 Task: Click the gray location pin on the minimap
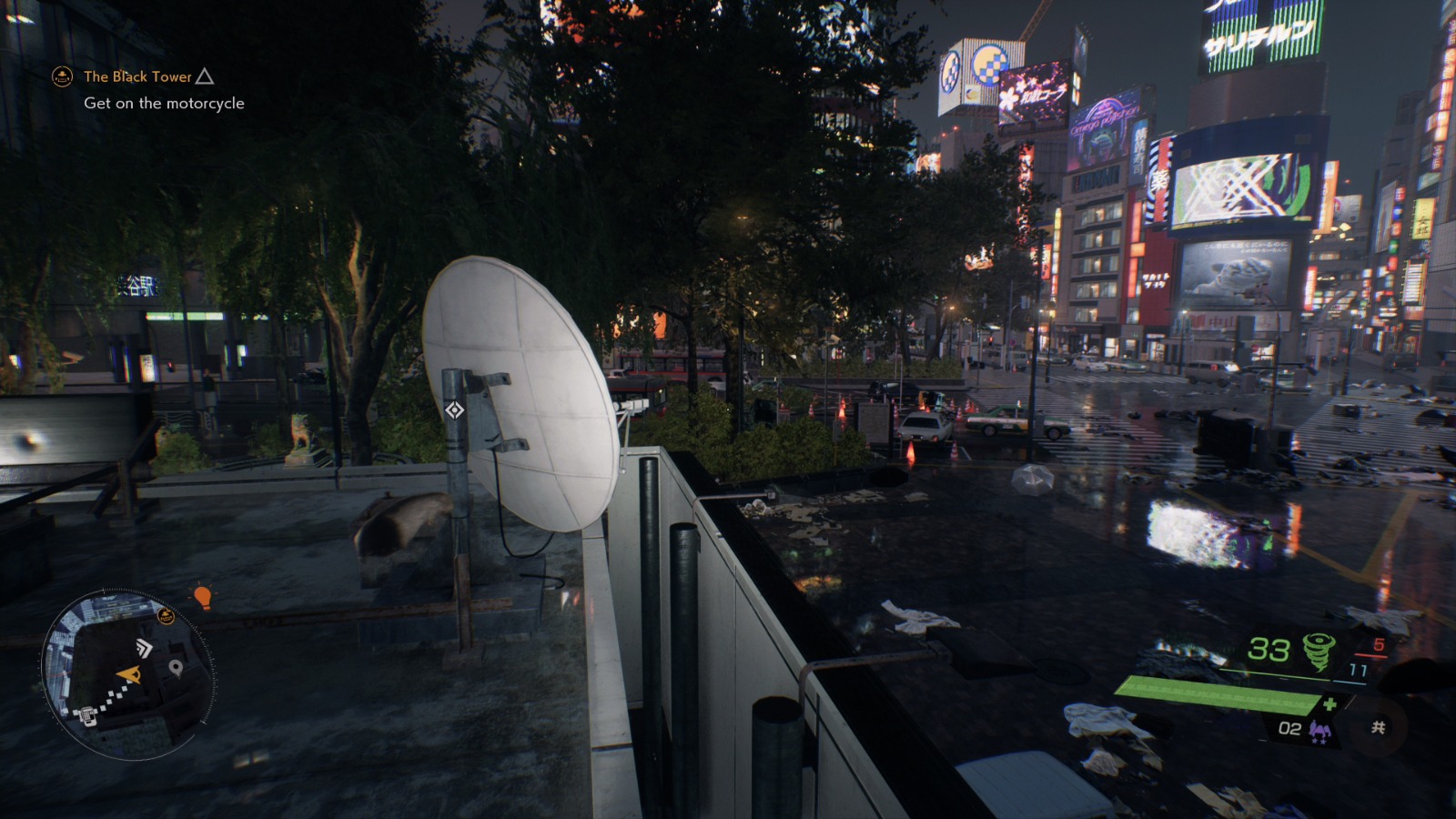(x=176, y=667)
